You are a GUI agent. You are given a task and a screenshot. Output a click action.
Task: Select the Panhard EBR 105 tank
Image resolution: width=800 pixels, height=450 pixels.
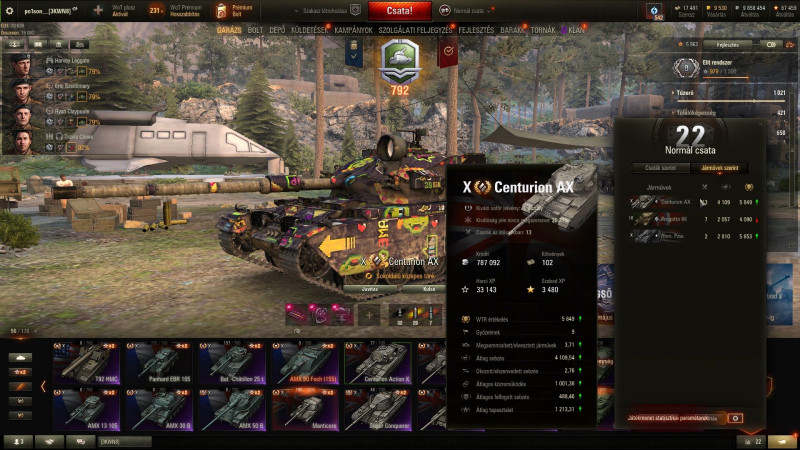pyautogui.click(x=158, y=363)
